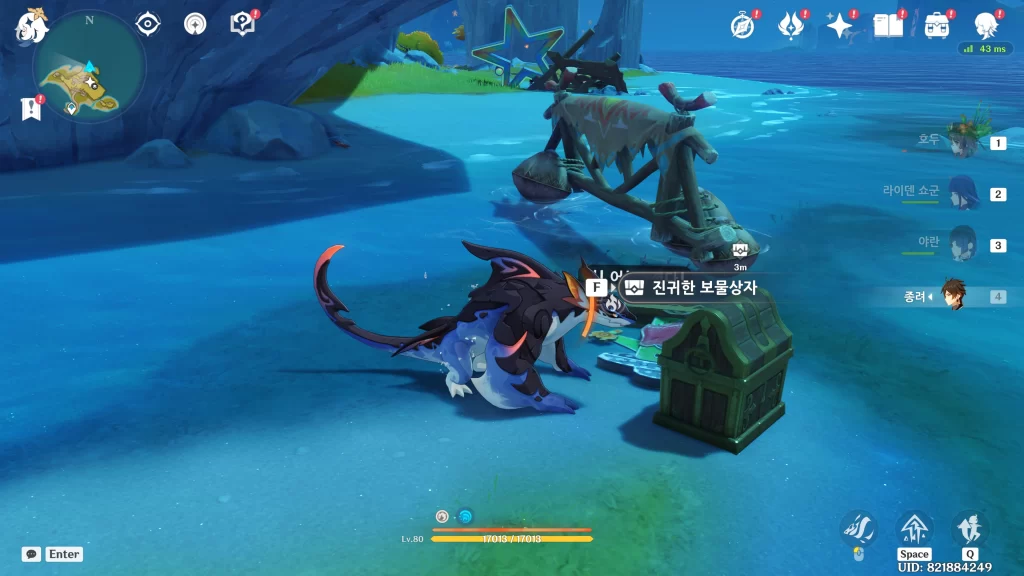1024x576 pixels.
Task: Open the compass events icon
Action: coord(742,25)
